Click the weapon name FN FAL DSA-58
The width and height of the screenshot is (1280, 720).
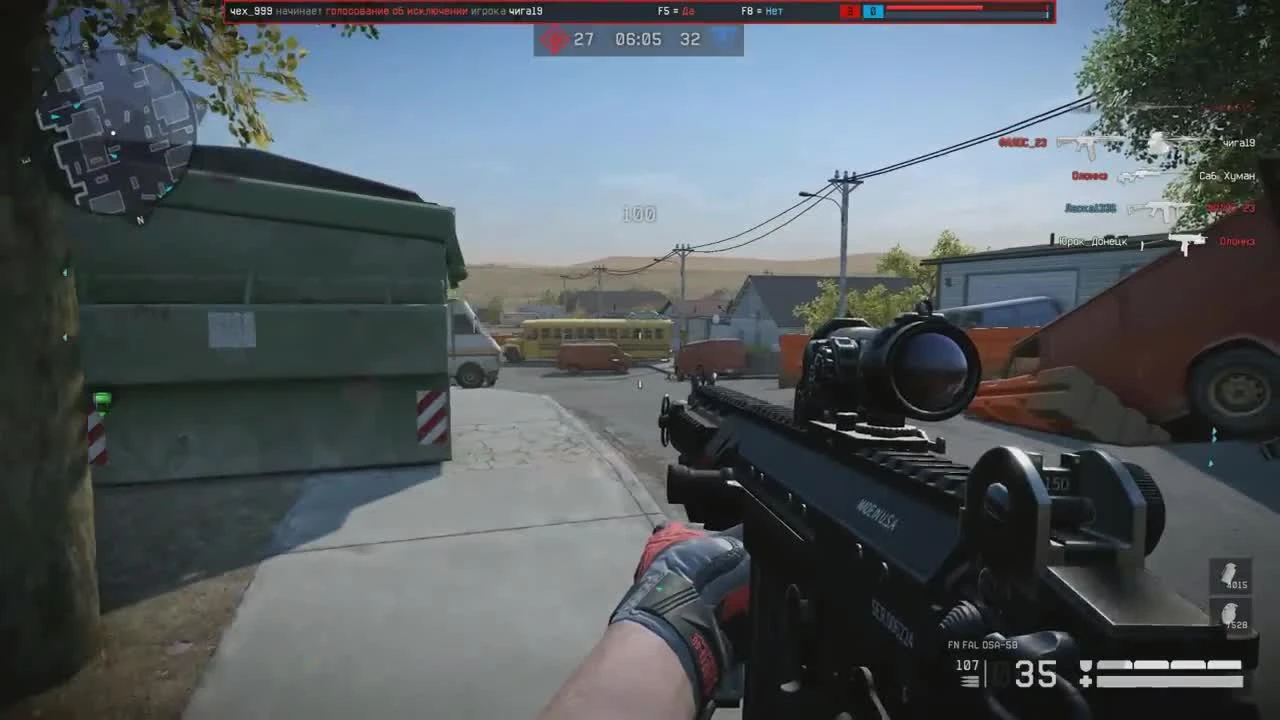tap(983, 645)
